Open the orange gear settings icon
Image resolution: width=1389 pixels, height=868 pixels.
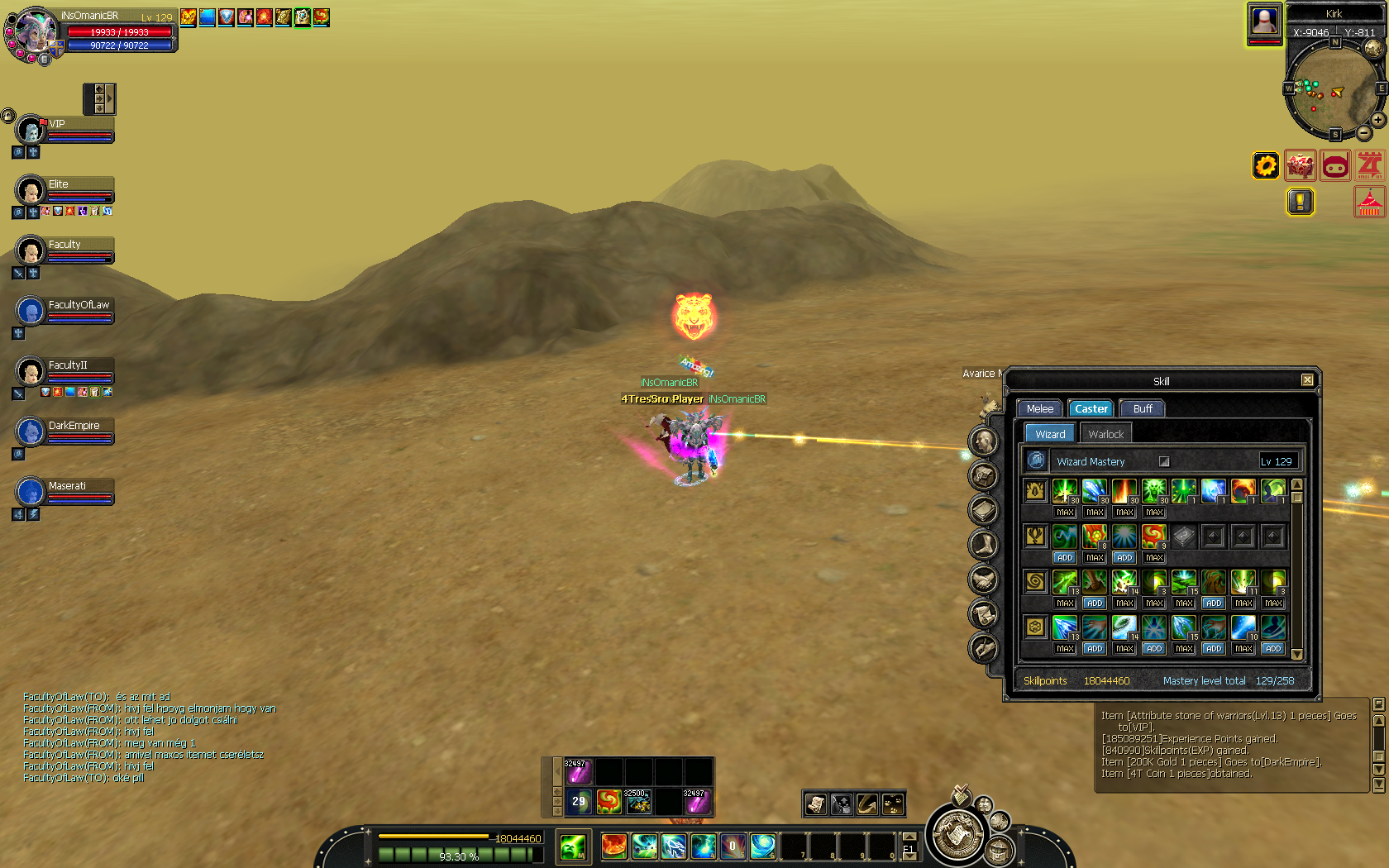pyautogui.click(x=1266, y=166)
